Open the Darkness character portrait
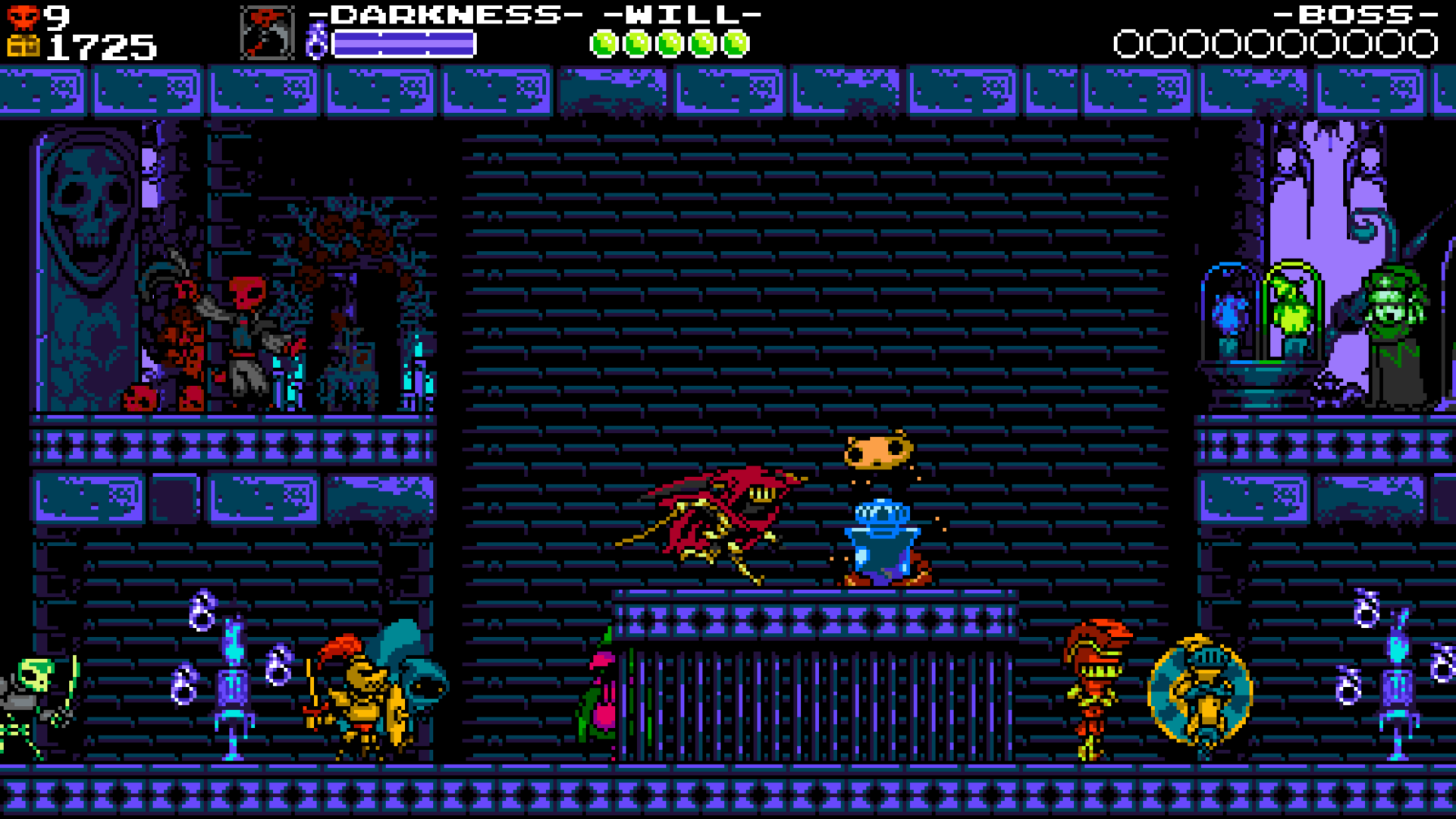The width and height of the screenshot is (1456, 819). [267, 33]
